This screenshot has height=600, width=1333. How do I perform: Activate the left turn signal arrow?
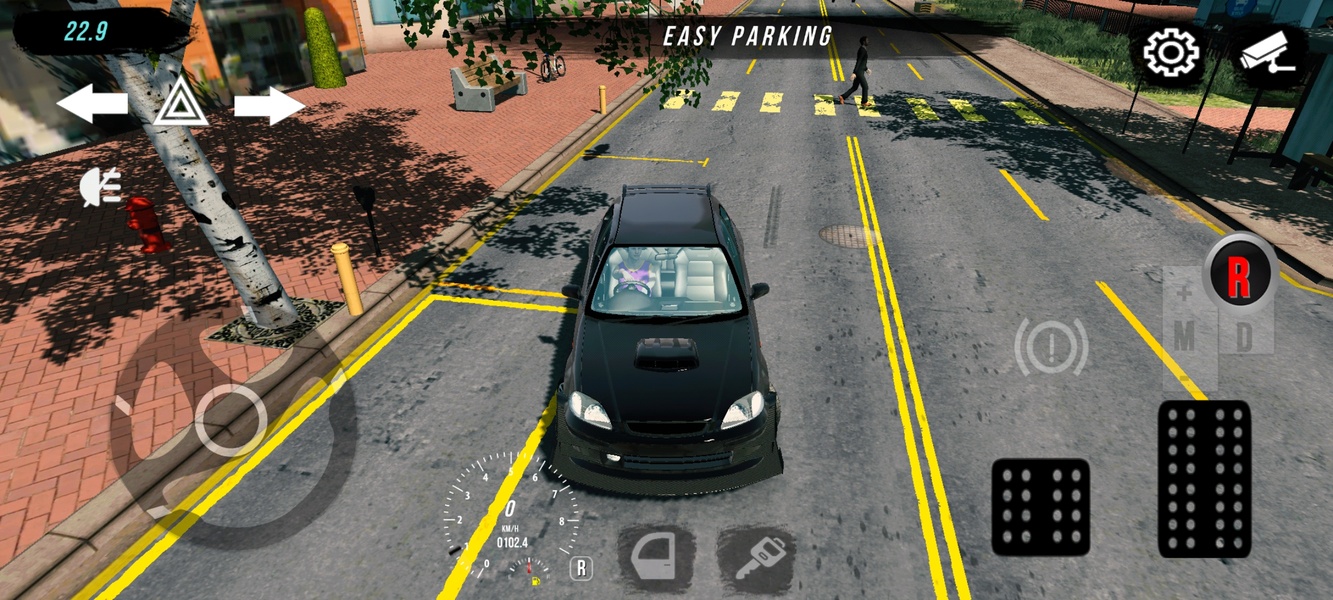pos(92,104)
